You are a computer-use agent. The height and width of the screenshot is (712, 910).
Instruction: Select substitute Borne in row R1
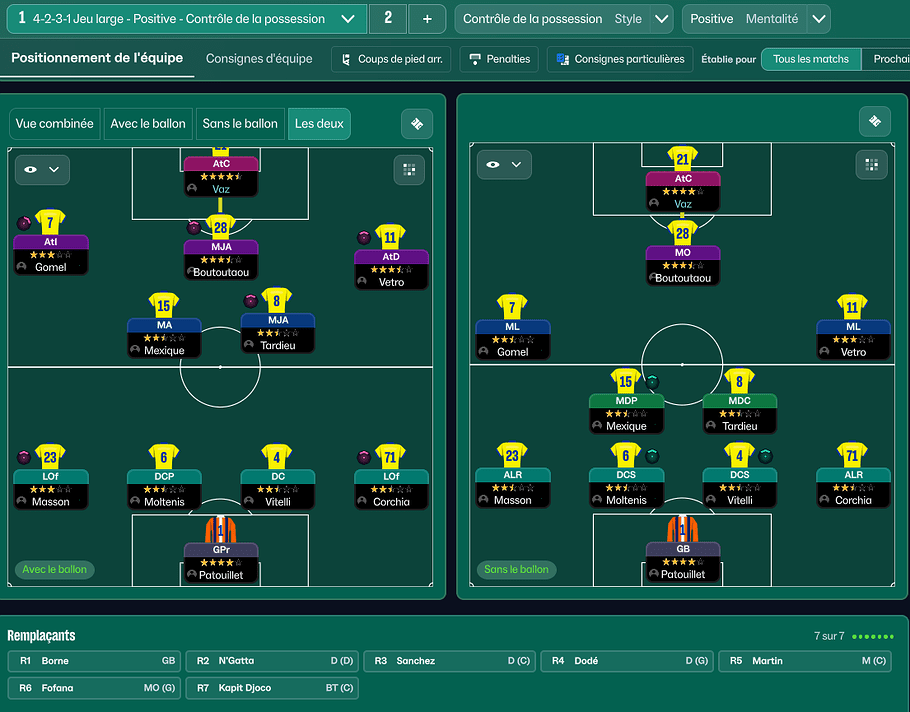95,661
